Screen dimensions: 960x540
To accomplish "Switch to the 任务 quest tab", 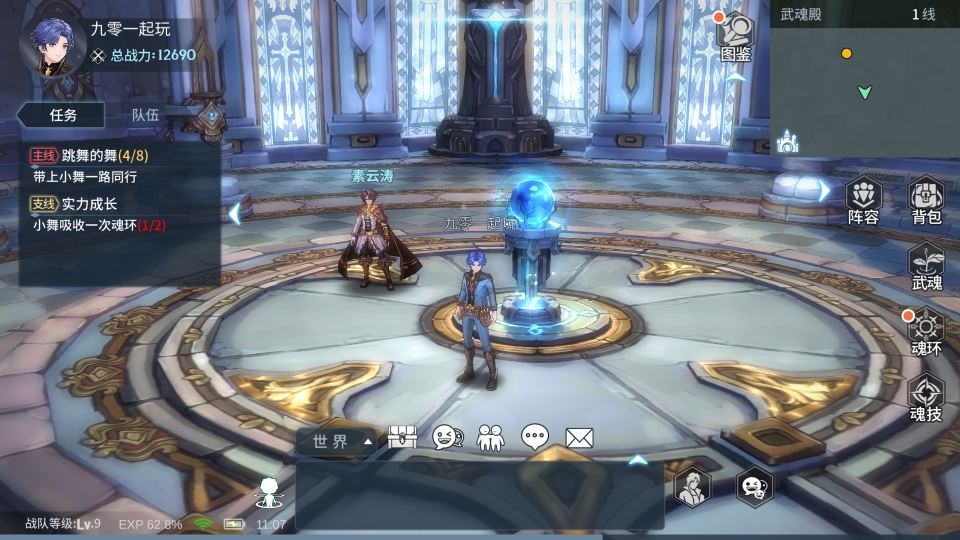I will click(64, 115).
